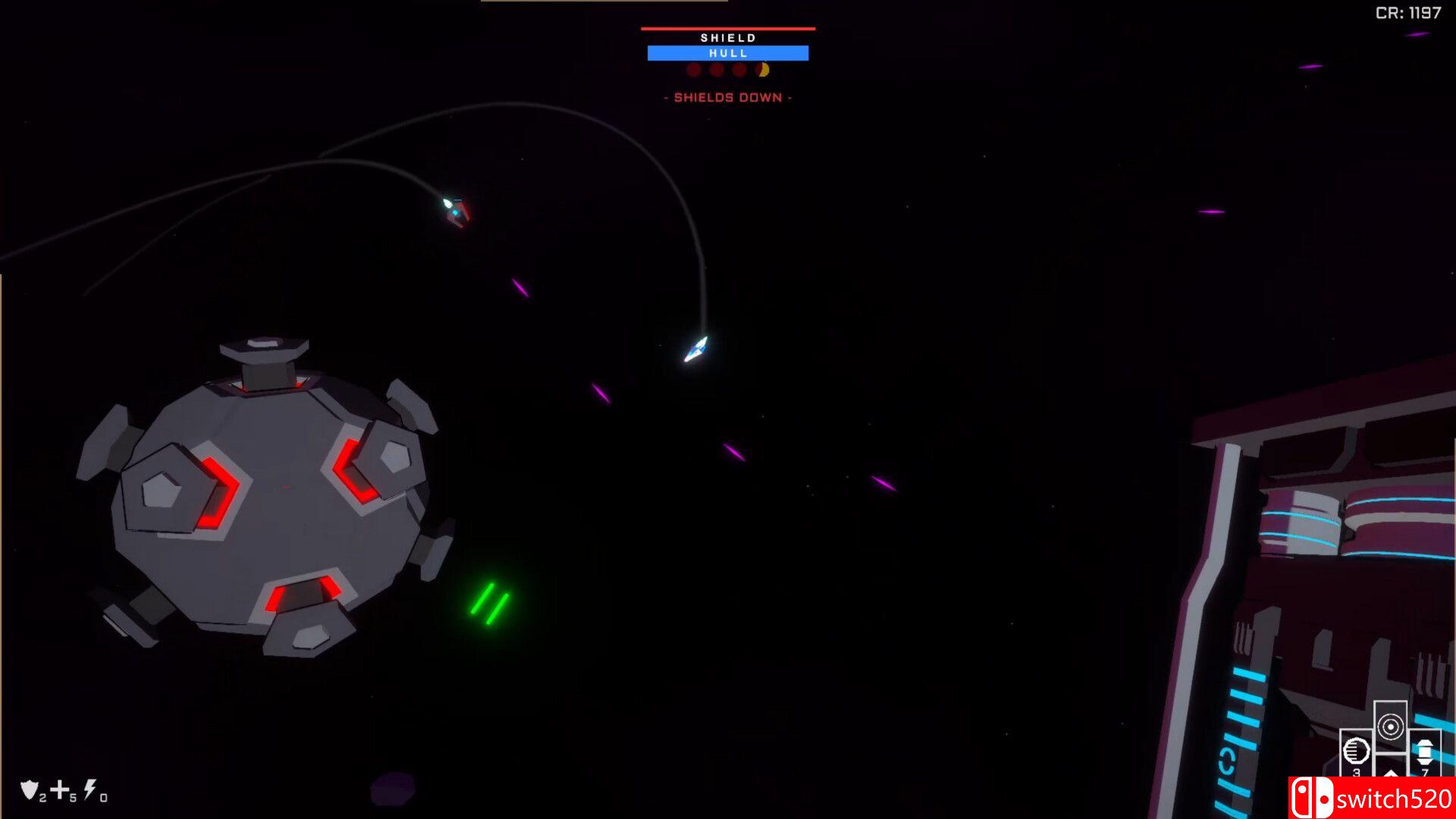
Task: Expand the up-arrow chevron in the hotbar
Action: coord(1391,775)
